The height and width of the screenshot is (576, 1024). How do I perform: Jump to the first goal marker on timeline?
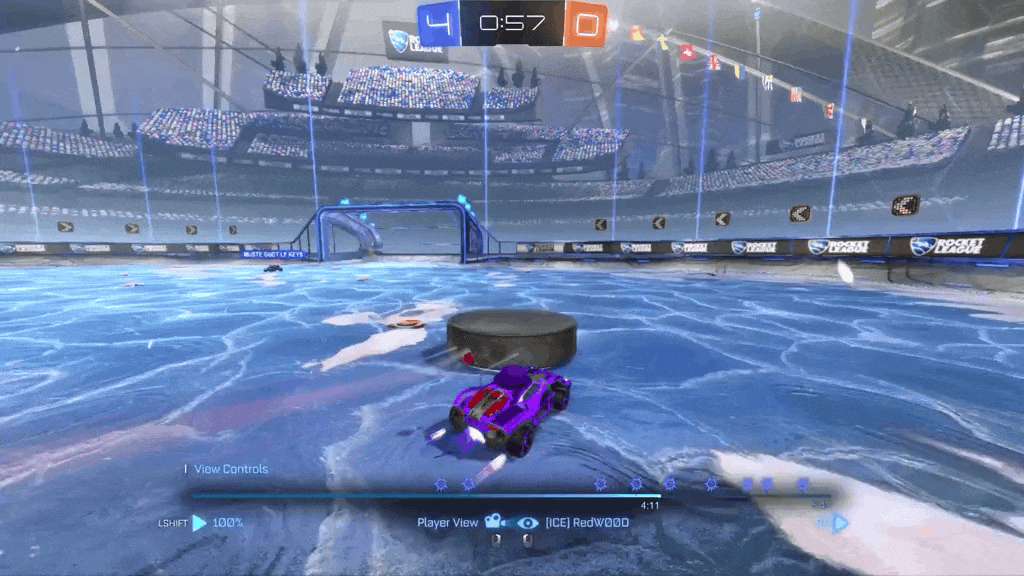tap(441, 484)
